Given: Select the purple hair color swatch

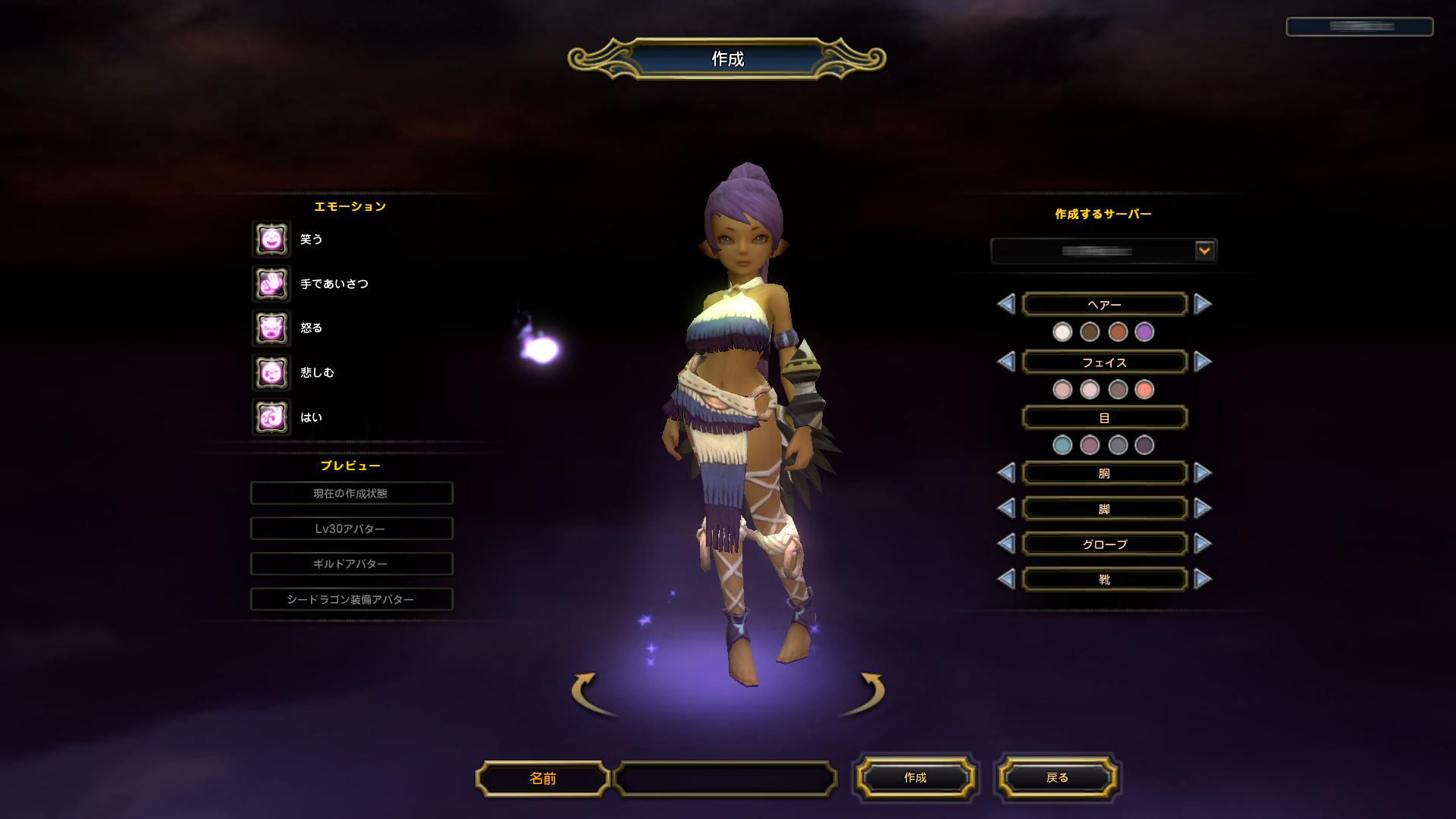Looking at the screenshot, I should [1144, 331].
